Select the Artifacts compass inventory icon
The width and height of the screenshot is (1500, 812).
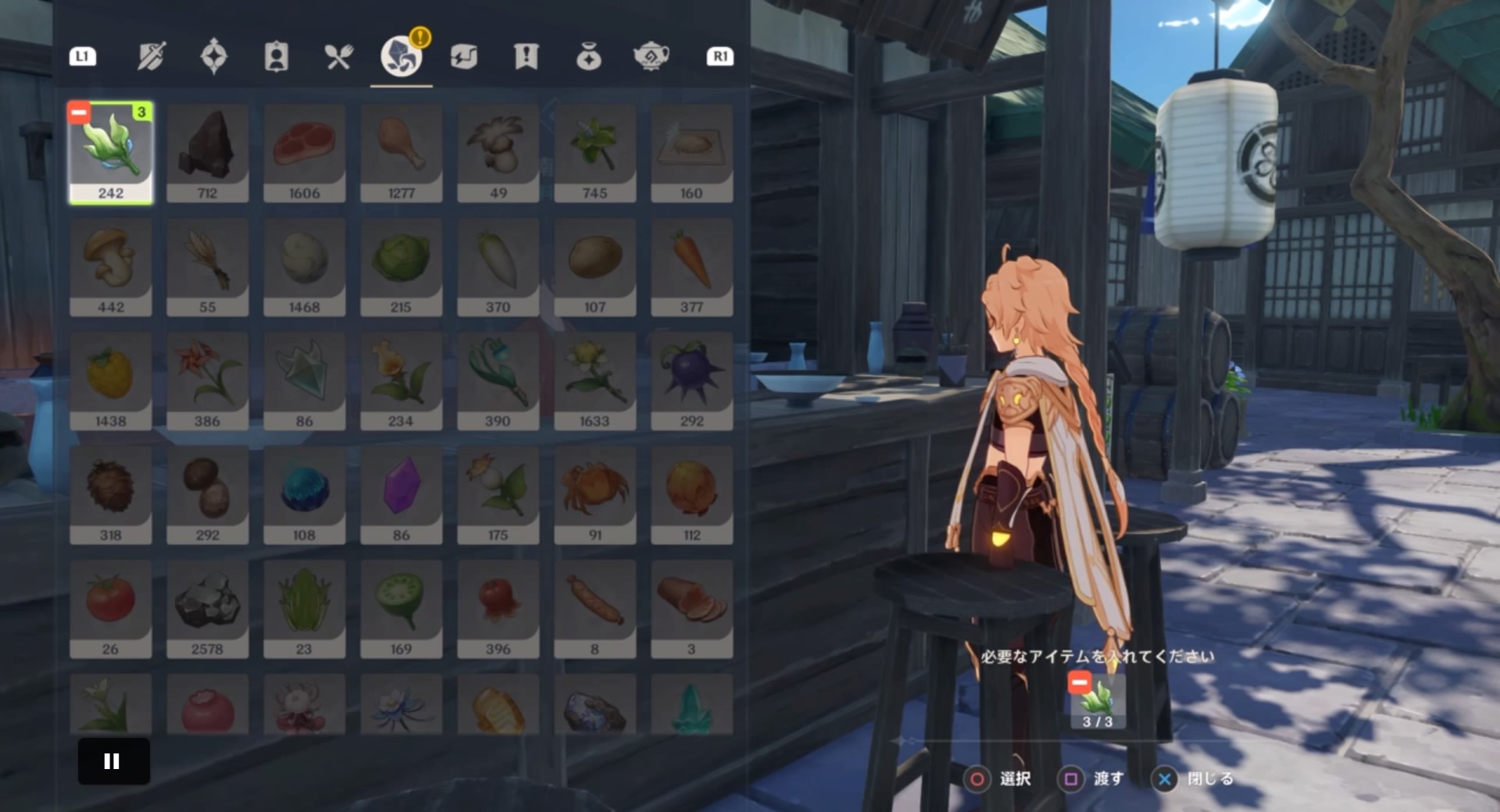tap(215, 55)
